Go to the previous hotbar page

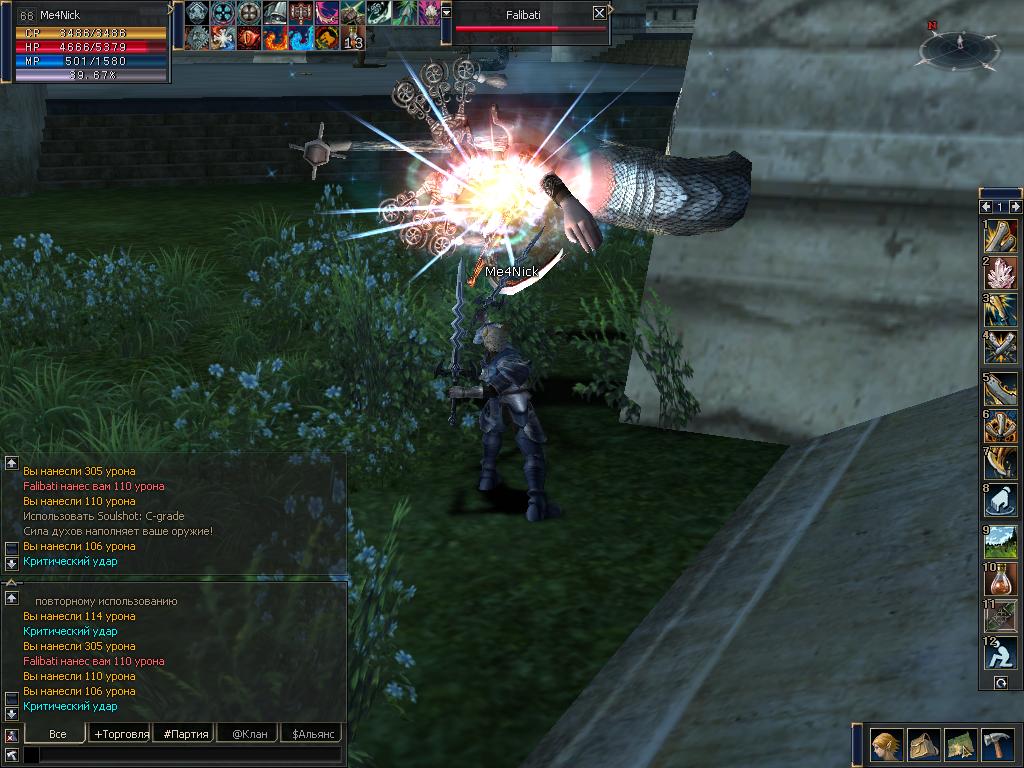click(985, 206)
